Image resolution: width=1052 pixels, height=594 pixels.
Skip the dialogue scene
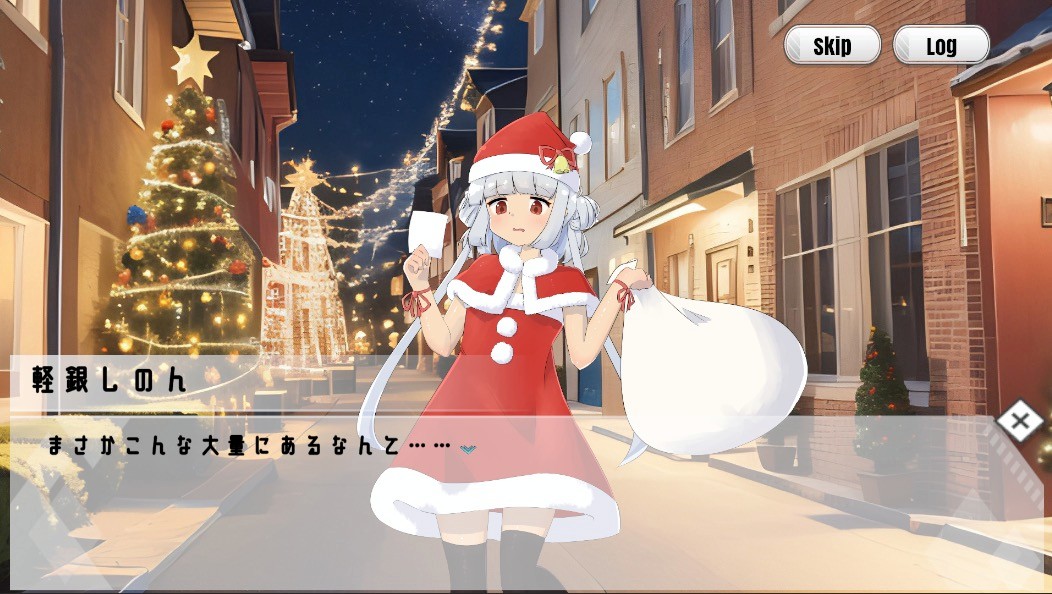click(832, 45)
